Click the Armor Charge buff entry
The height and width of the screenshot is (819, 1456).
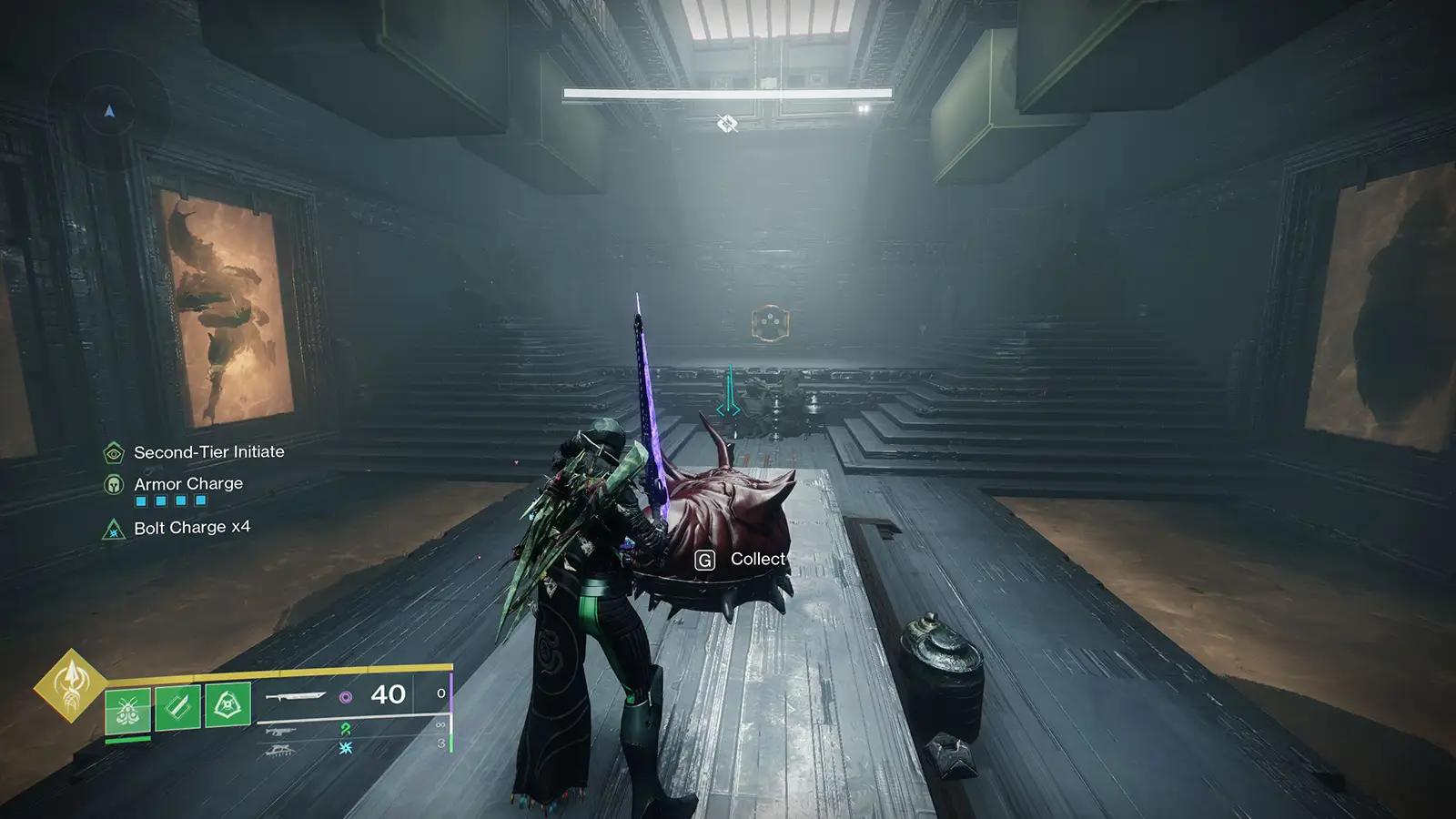click(187, 484)
